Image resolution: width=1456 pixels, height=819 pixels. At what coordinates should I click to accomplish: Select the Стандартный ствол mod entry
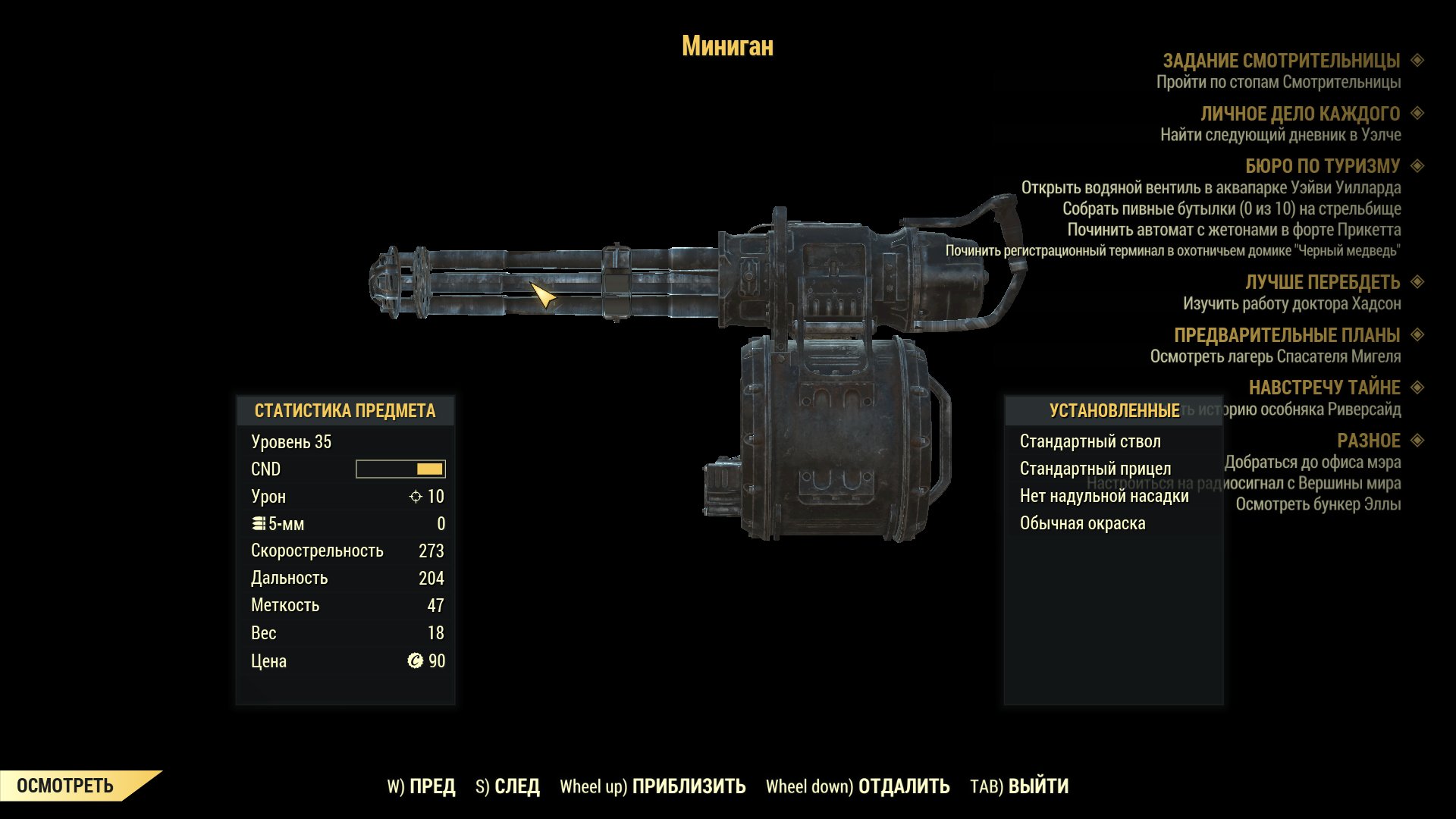tap(1090, 441)
